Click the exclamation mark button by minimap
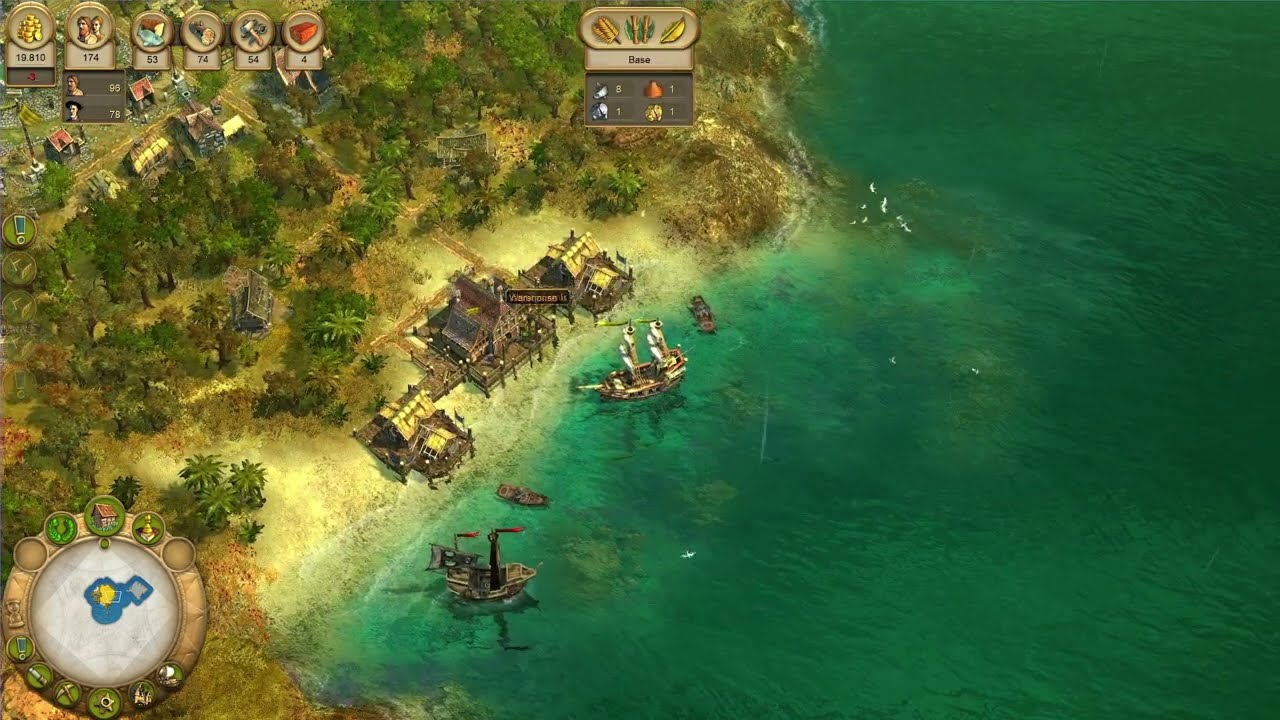 pos(20,648)
